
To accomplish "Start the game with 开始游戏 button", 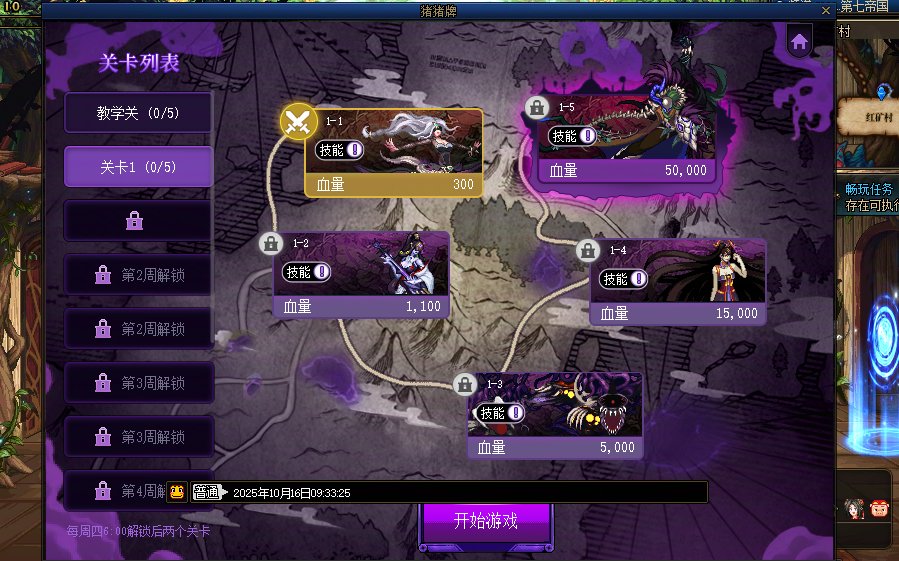I will tap(485, 521).
